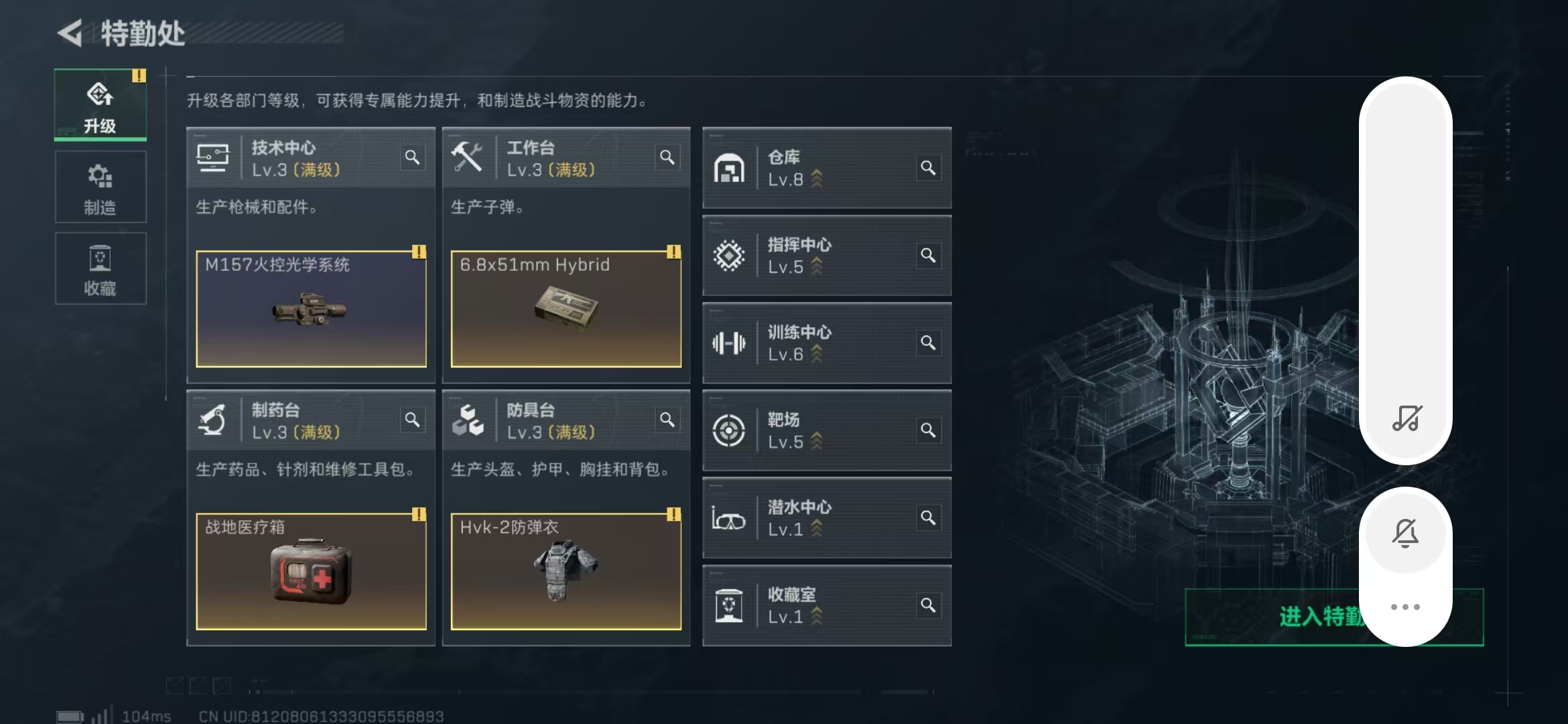This screenshot has width=1568, height=724.
Task: Open the 仓库 warehouse icon
Action: click(730, 168)
